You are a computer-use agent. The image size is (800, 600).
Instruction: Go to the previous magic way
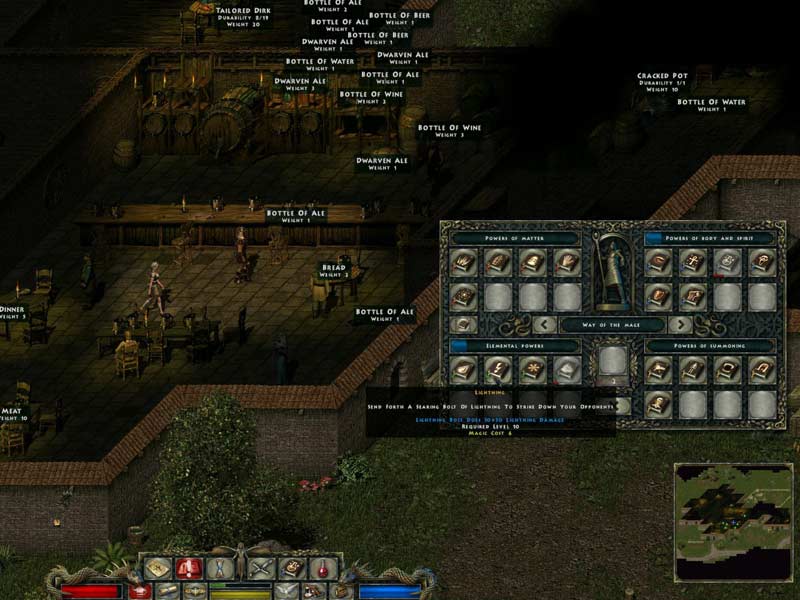545,324
